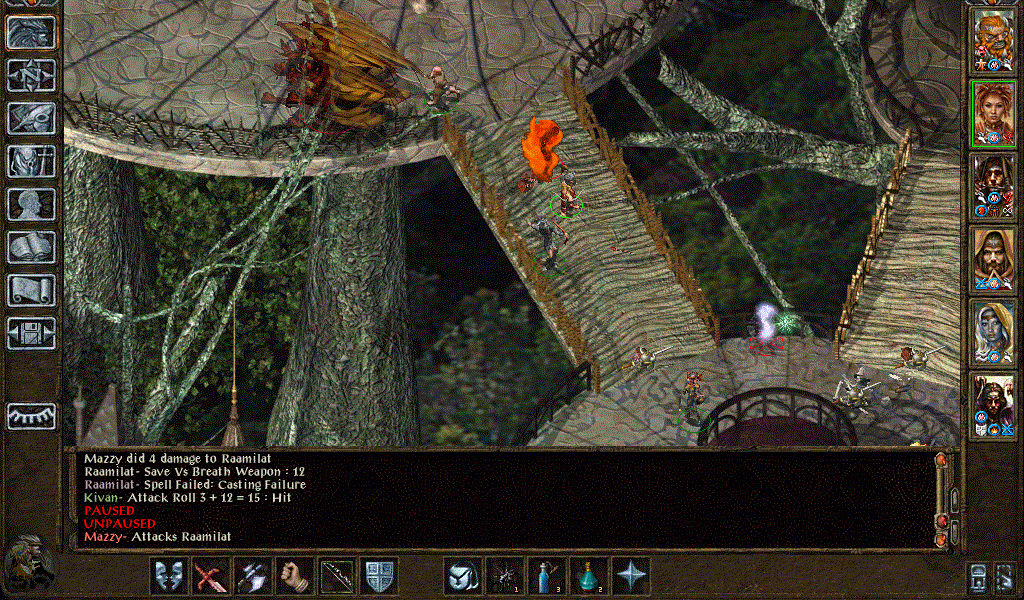
Task: Use the blue bottle quick item
Action: [x=547, y=576]
